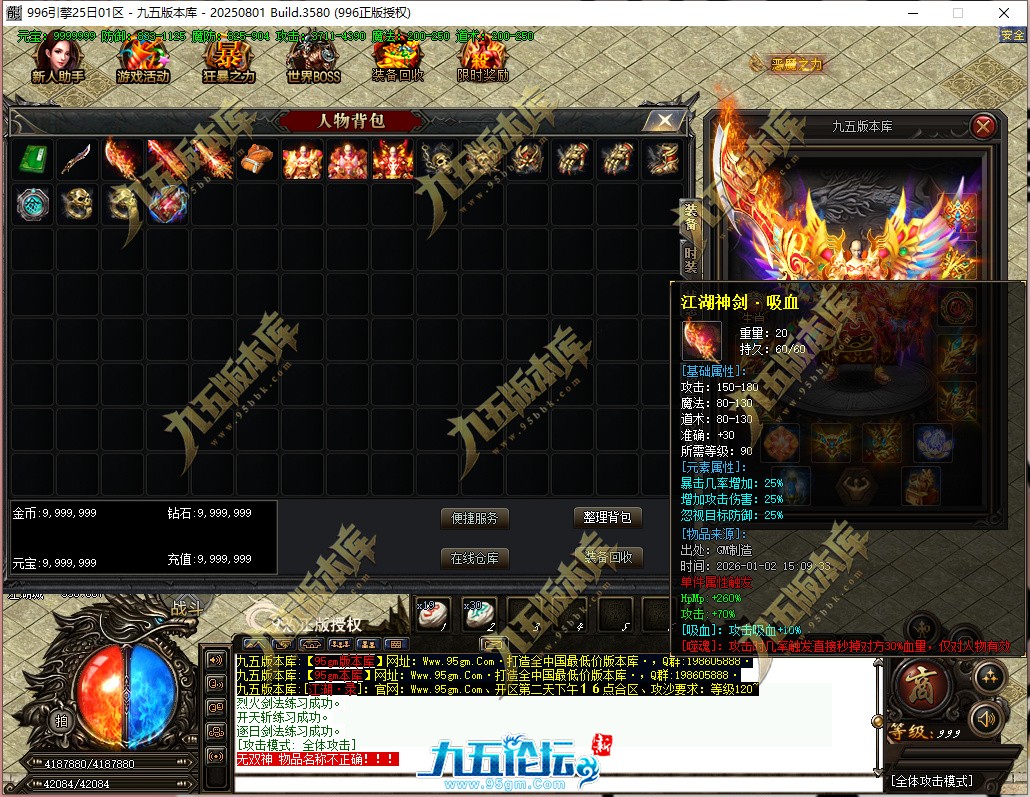The width and height of the screenshot is (1030, 797).
Task: Open the 世界BOSS menu
Action: pos(313,61)
